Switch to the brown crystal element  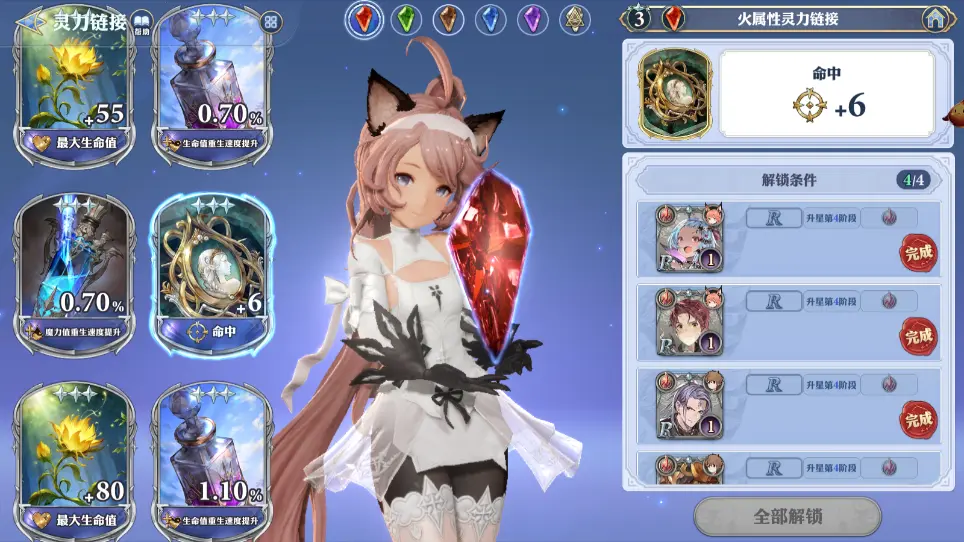coord(448,19)
